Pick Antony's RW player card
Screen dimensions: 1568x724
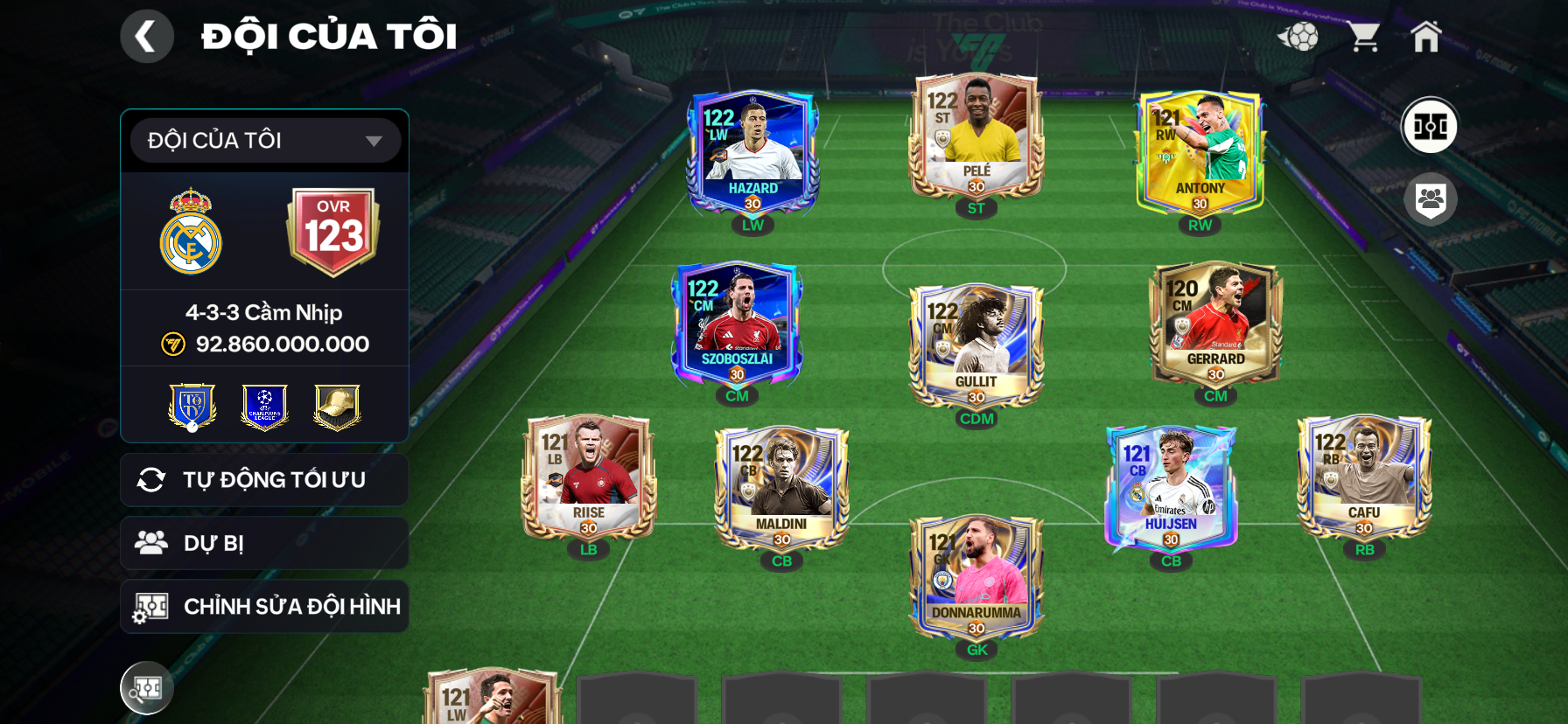tap(1200, 154)
